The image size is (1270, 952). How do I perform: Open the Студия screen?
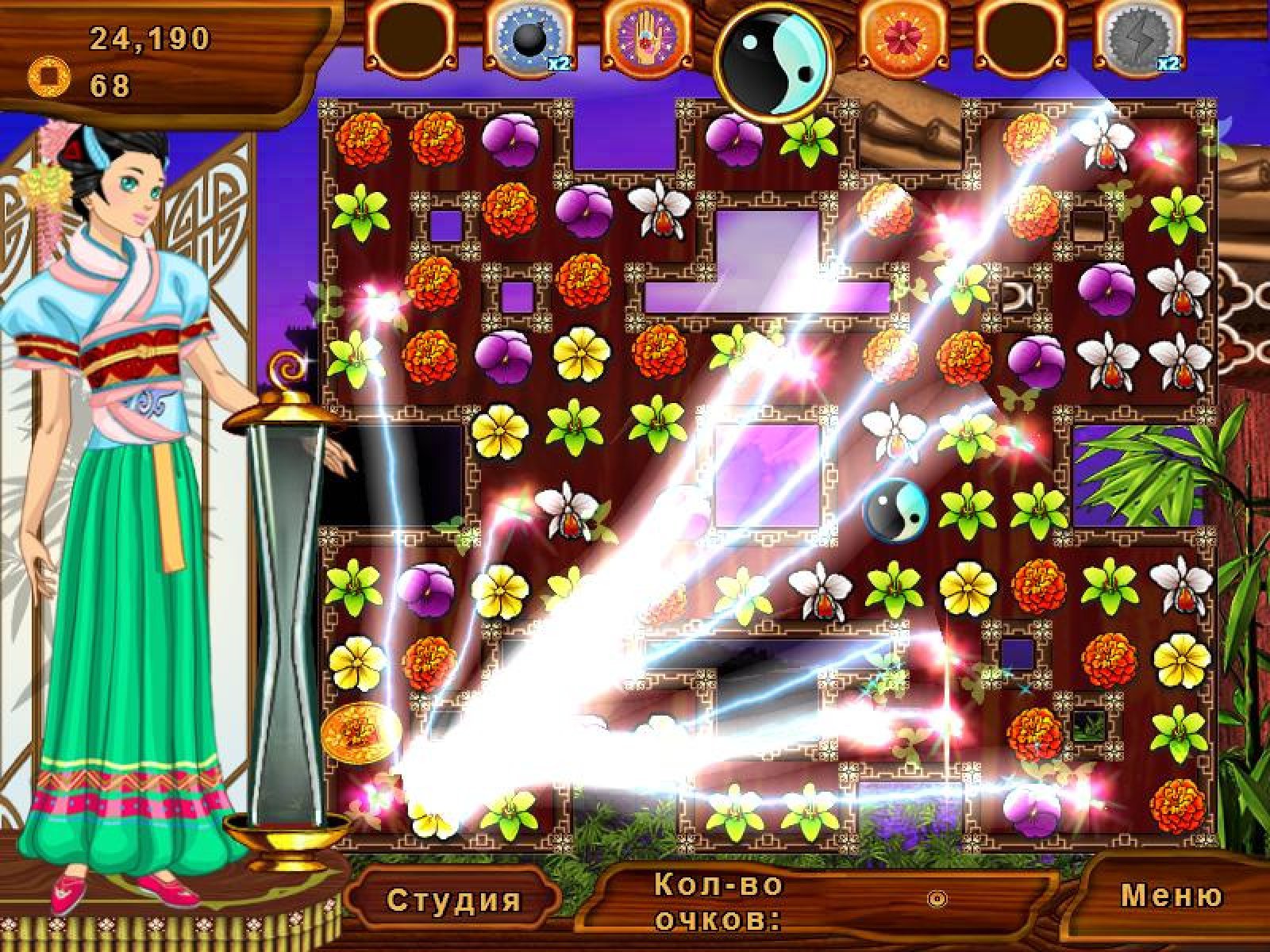click(454, 900)
